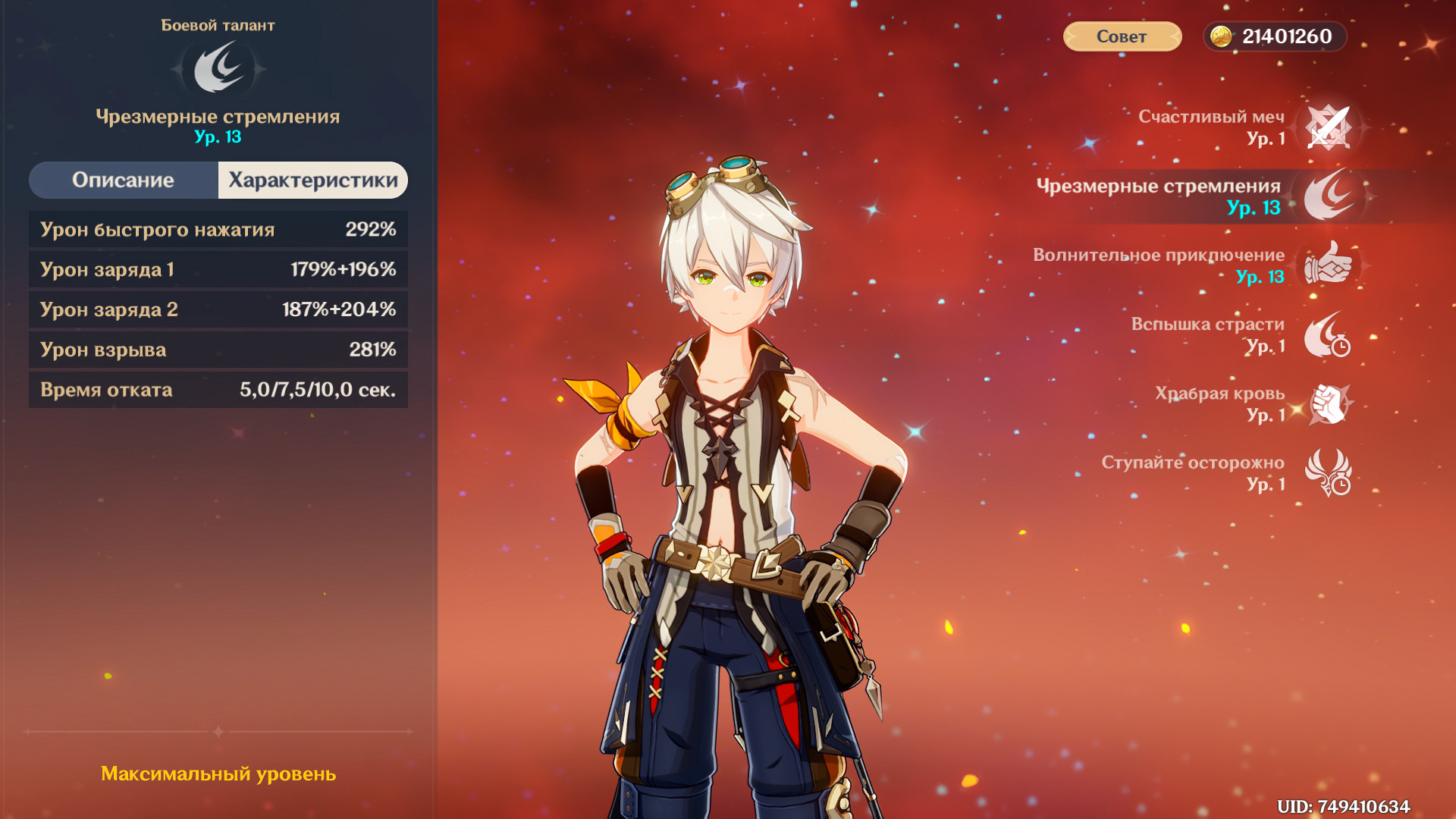Select the Характеристики tab
The image size is (1456, 819).
point(312,180)
